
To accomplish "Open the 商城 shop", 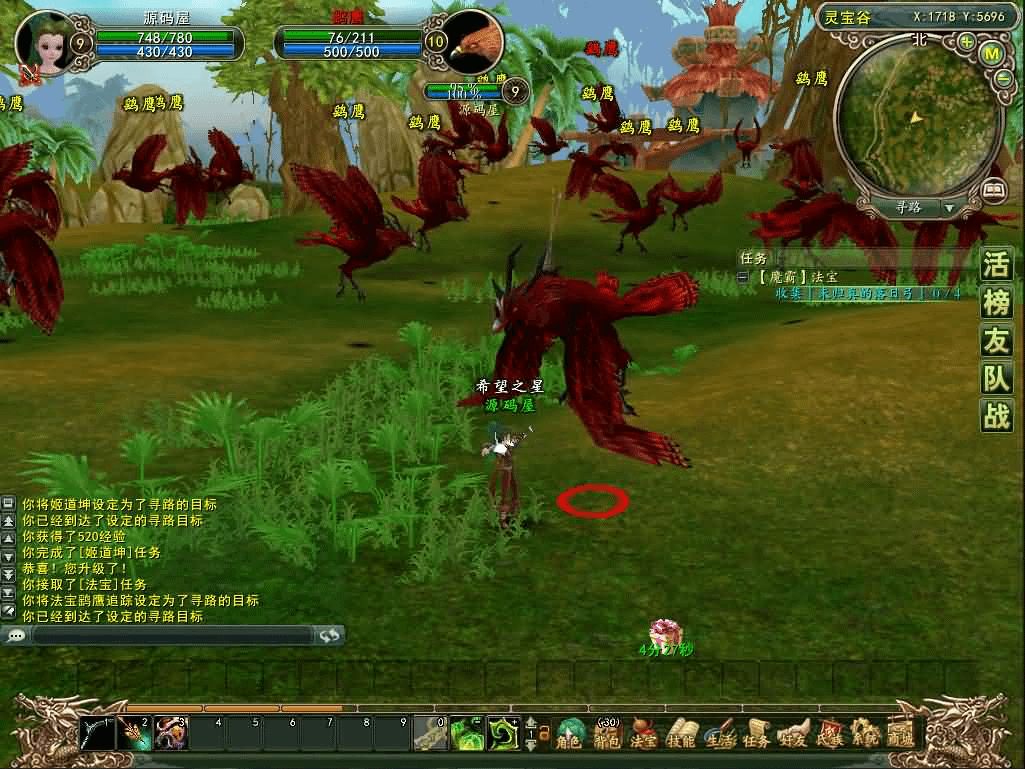I will (901, 736).
